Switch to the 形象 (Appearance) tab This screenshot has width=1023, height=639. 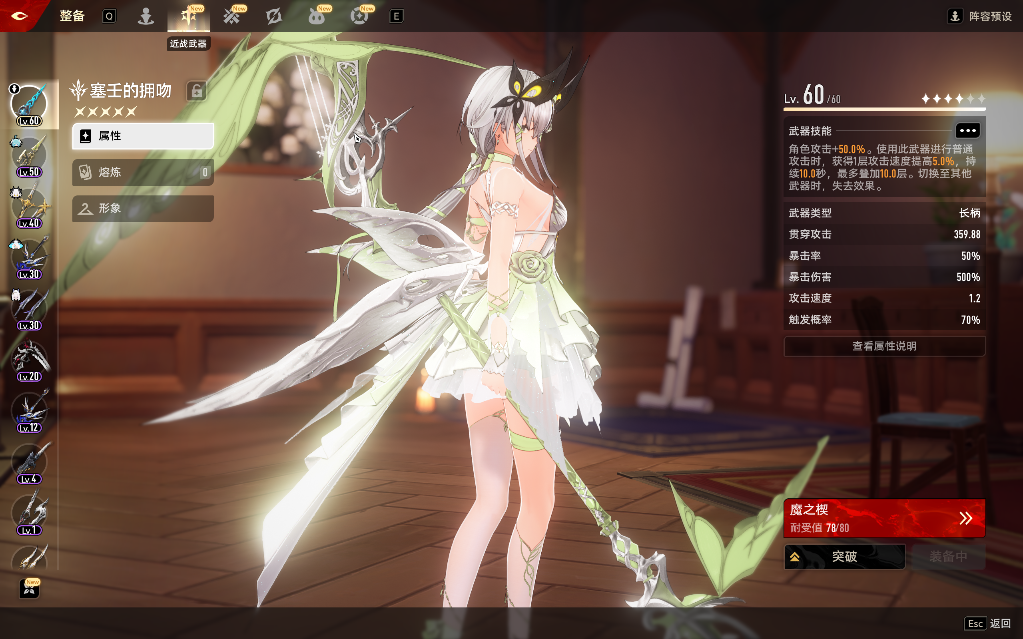(142, 208)
